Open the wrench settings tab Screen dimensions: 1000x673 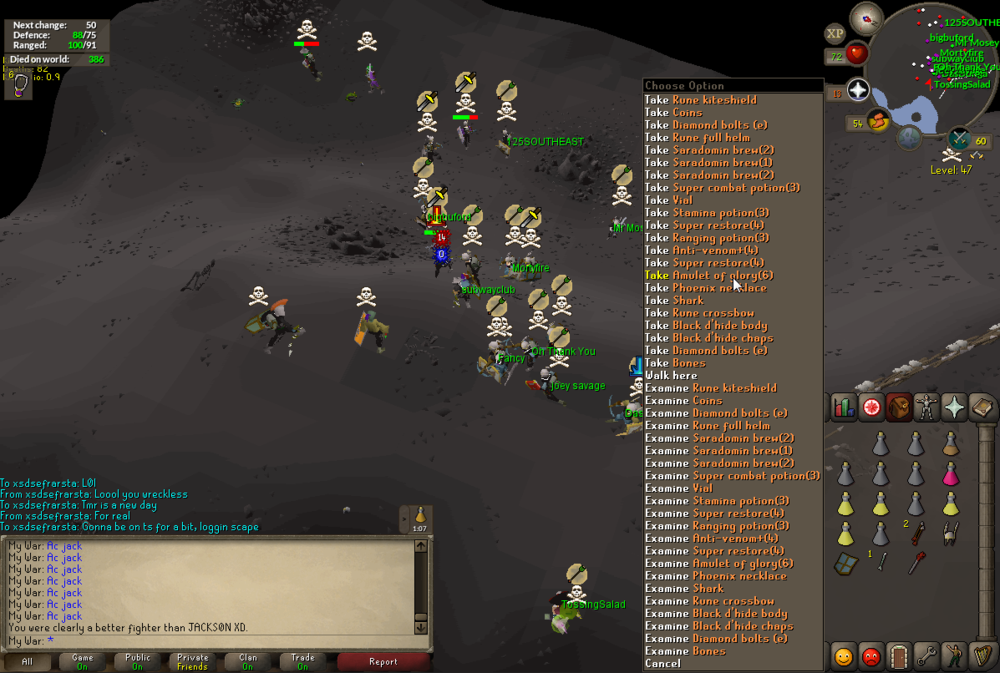(926, 657)
